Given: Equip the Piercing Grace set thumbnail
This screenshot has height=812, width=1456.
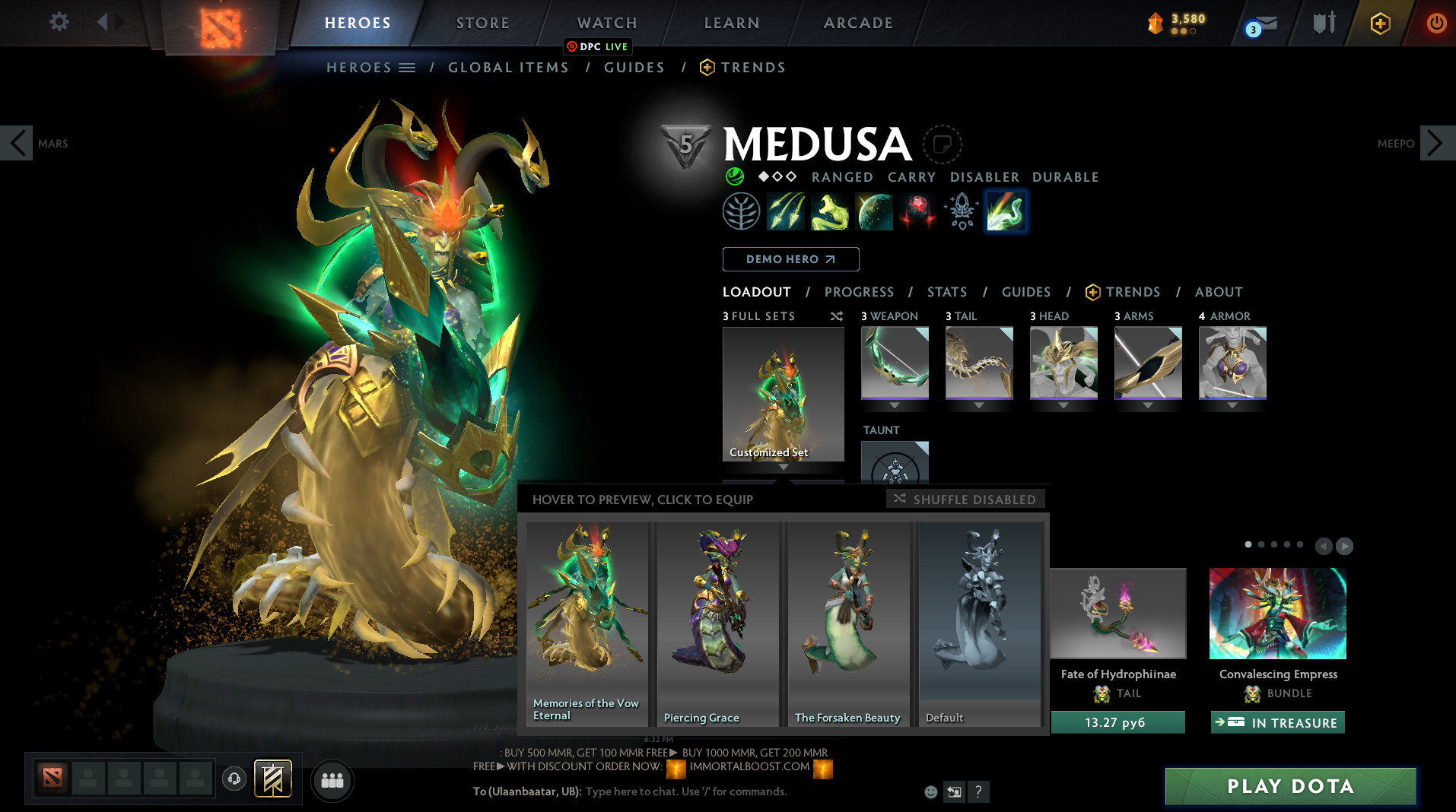Looking at the screenshot, I should click(x=717, y=623).
